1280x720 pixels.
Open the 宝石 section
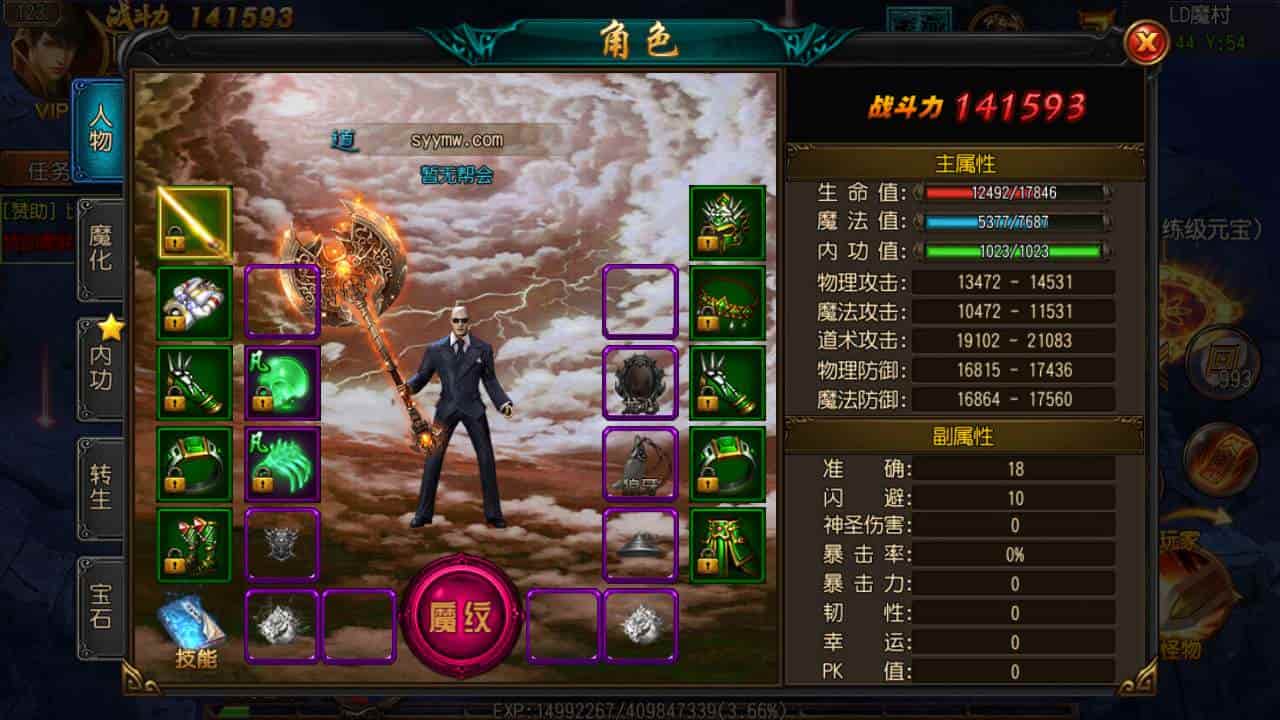tap(98, 600)
